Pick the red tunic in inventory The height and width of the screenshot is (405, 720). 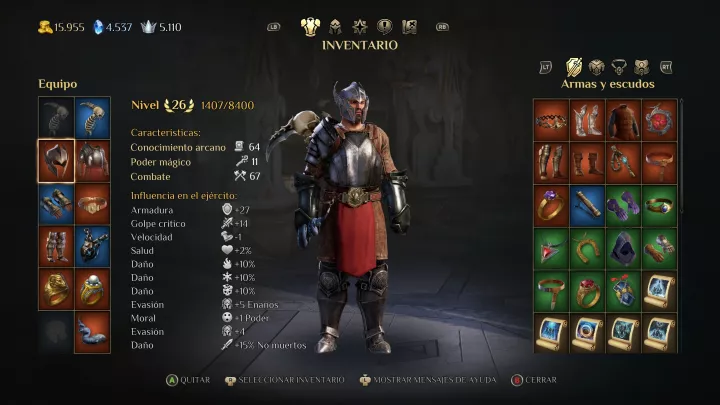point(623,119)
